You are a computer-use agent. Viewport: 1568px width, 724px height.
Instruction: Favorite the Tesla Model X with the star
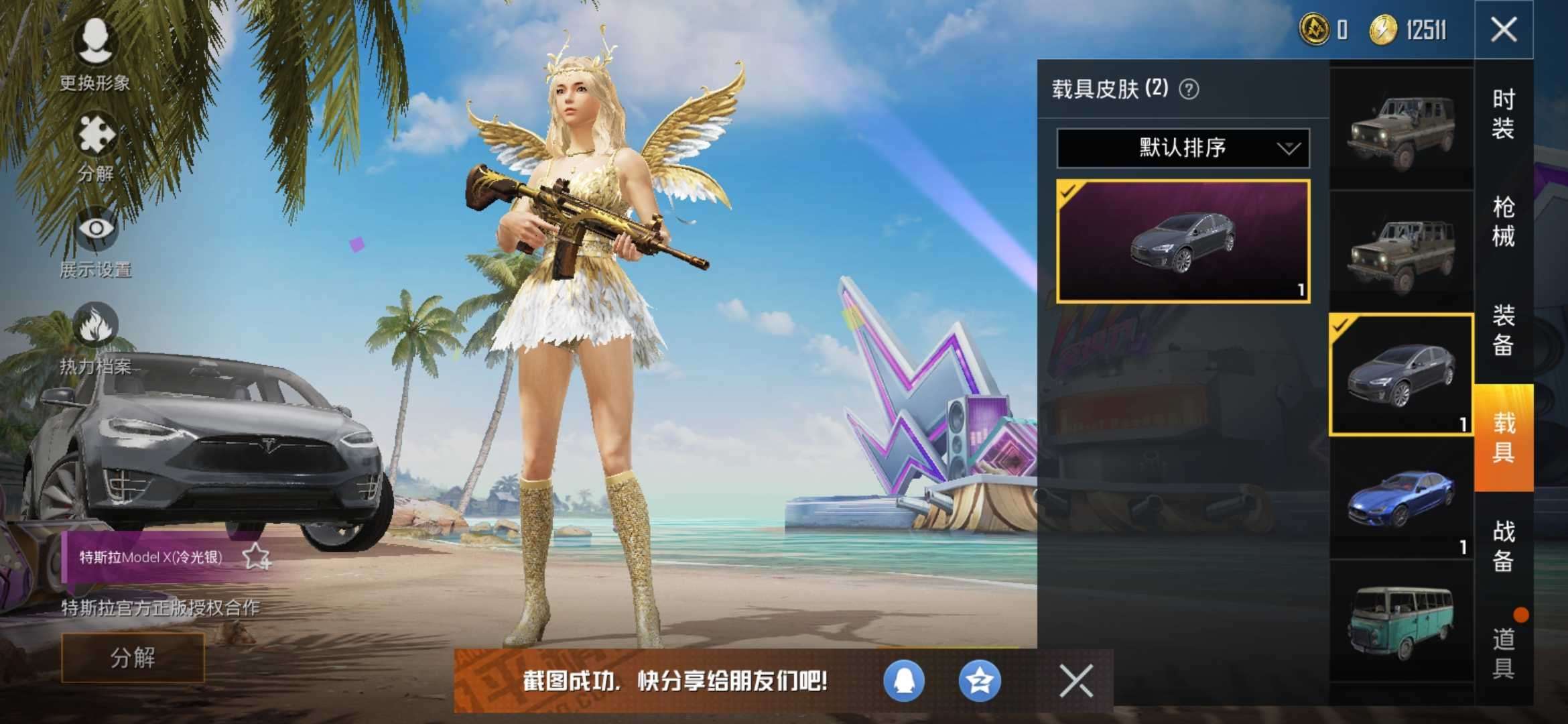coord(256,556)
